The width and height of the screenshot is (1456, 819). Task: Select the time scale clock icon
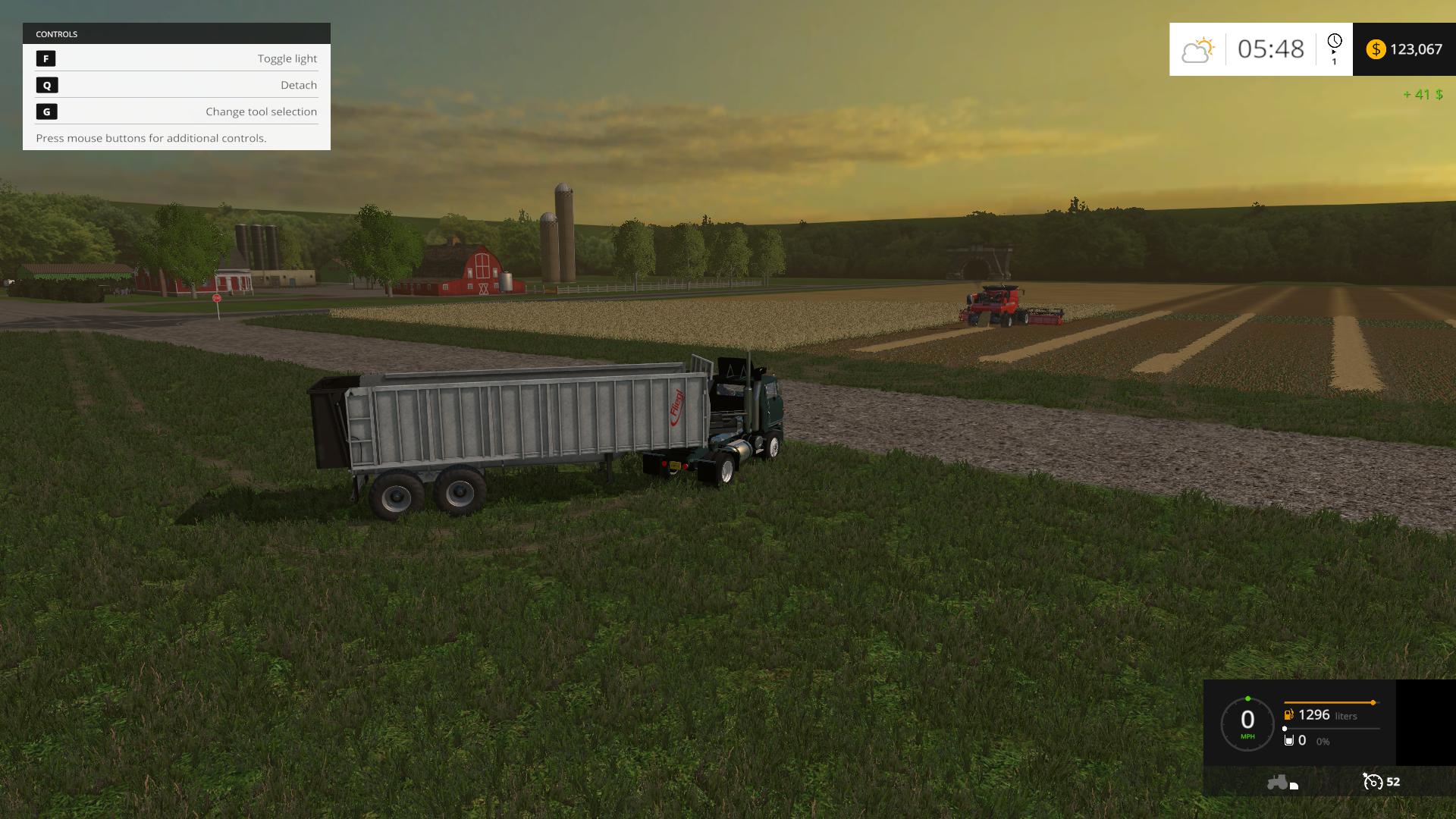[1334, 42]
